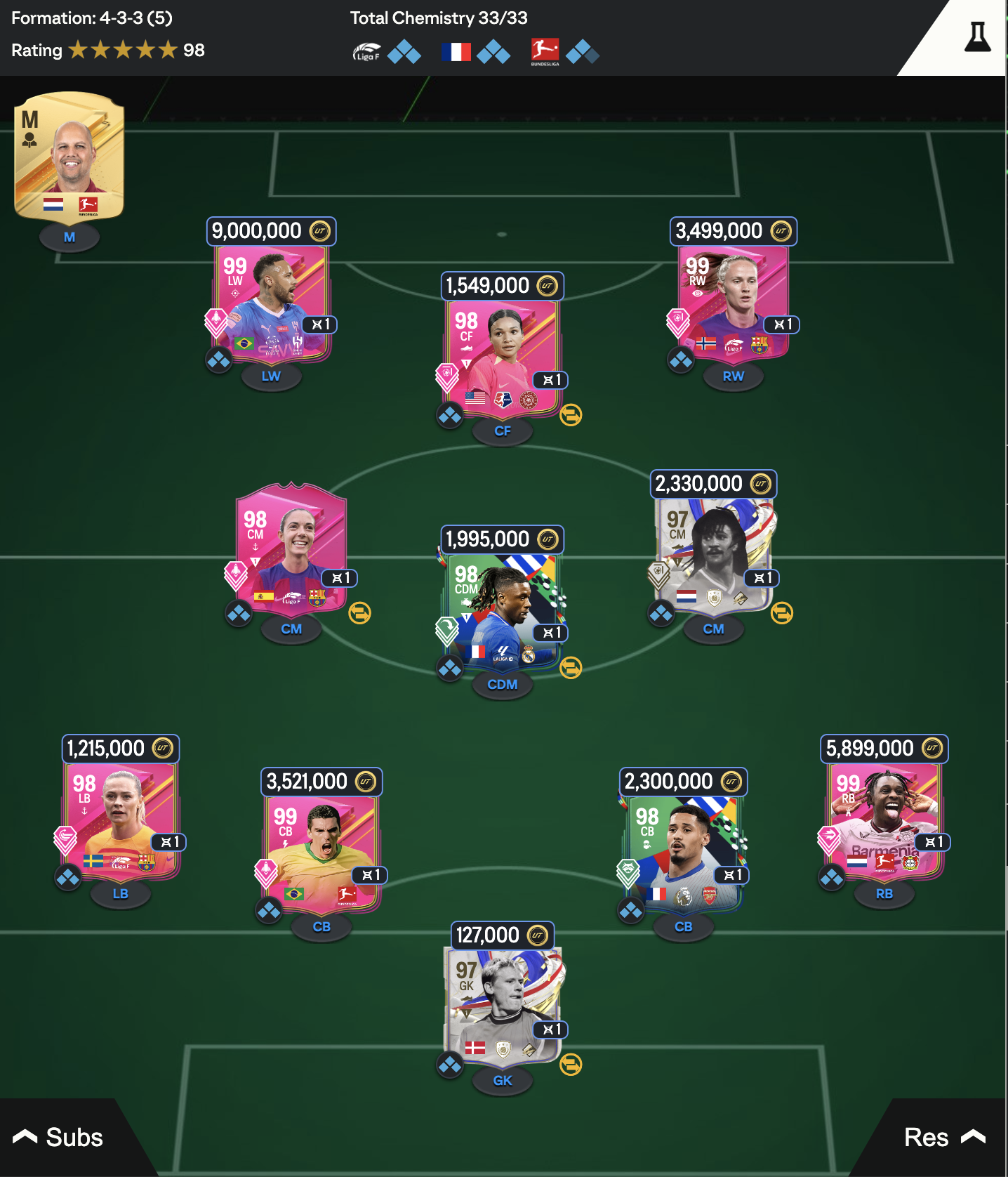The height and width of the screenshot is (1177, 1008).
Task: Click the 127,000 price button on the goalkeeper card
Action: pos(503,935)
